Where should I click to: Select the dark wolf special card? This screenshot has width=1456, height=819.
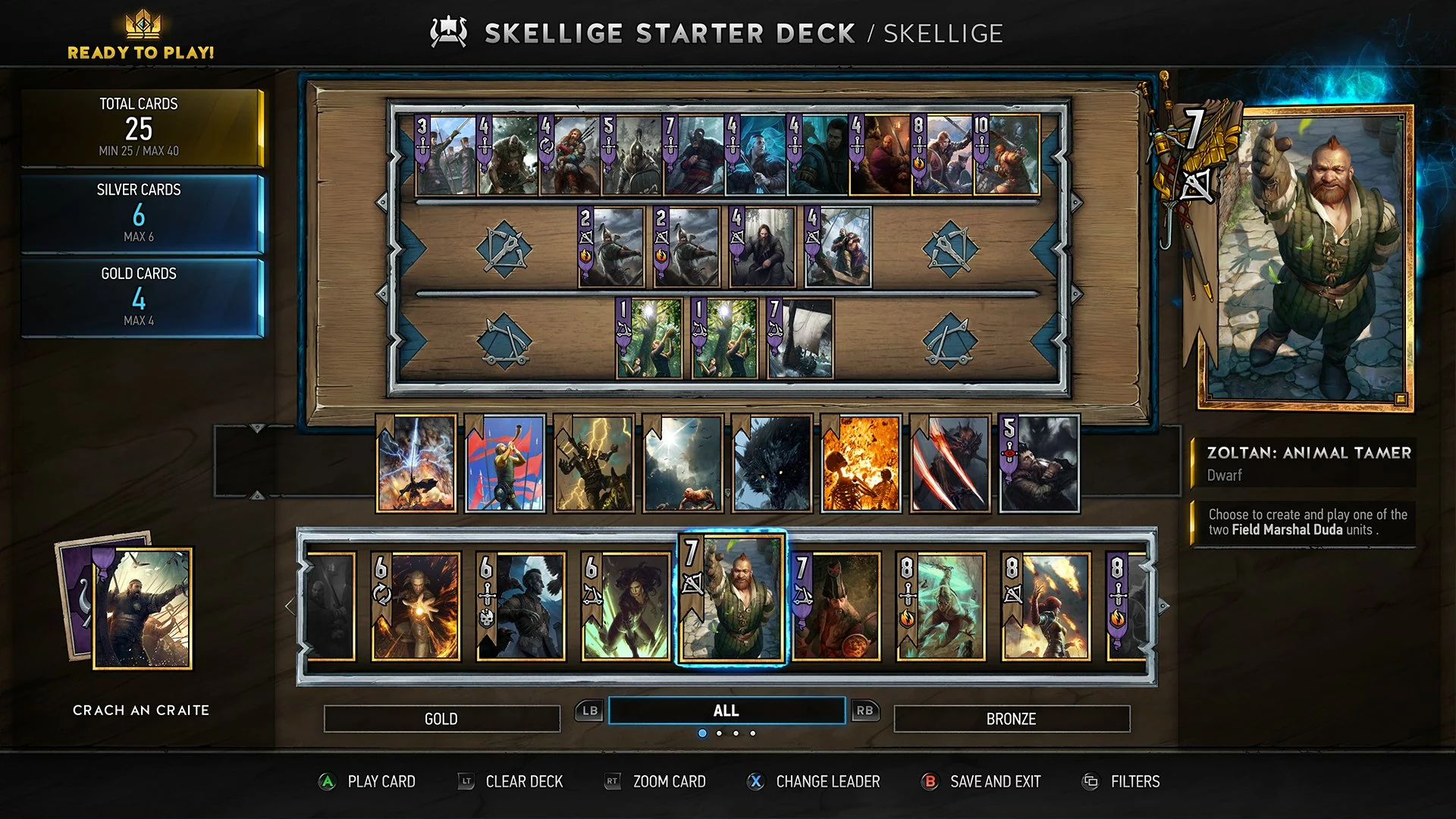(x=772, y=463)
